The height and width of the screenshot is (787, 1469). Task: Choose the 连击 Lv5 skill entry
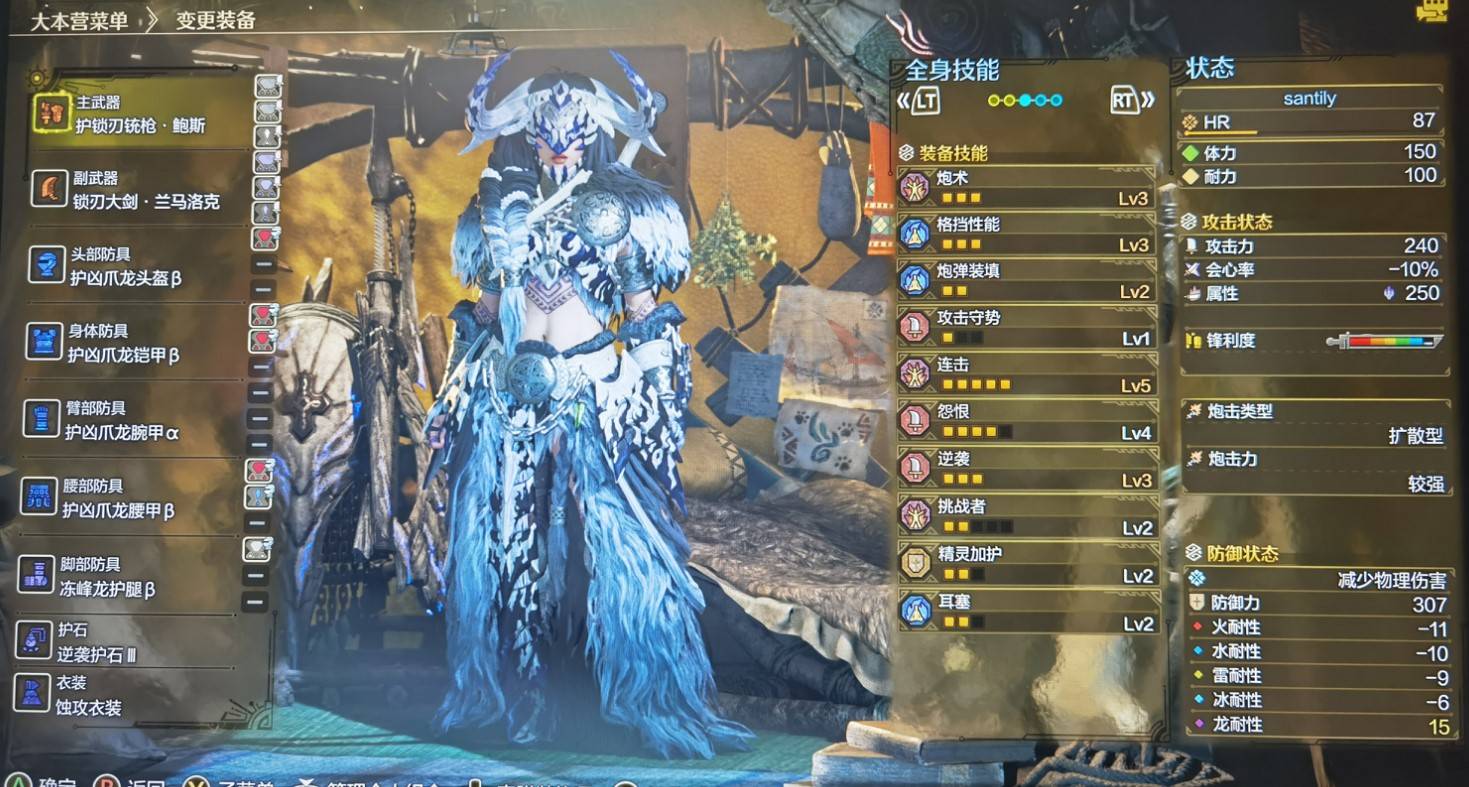[x=1027, y=375]
